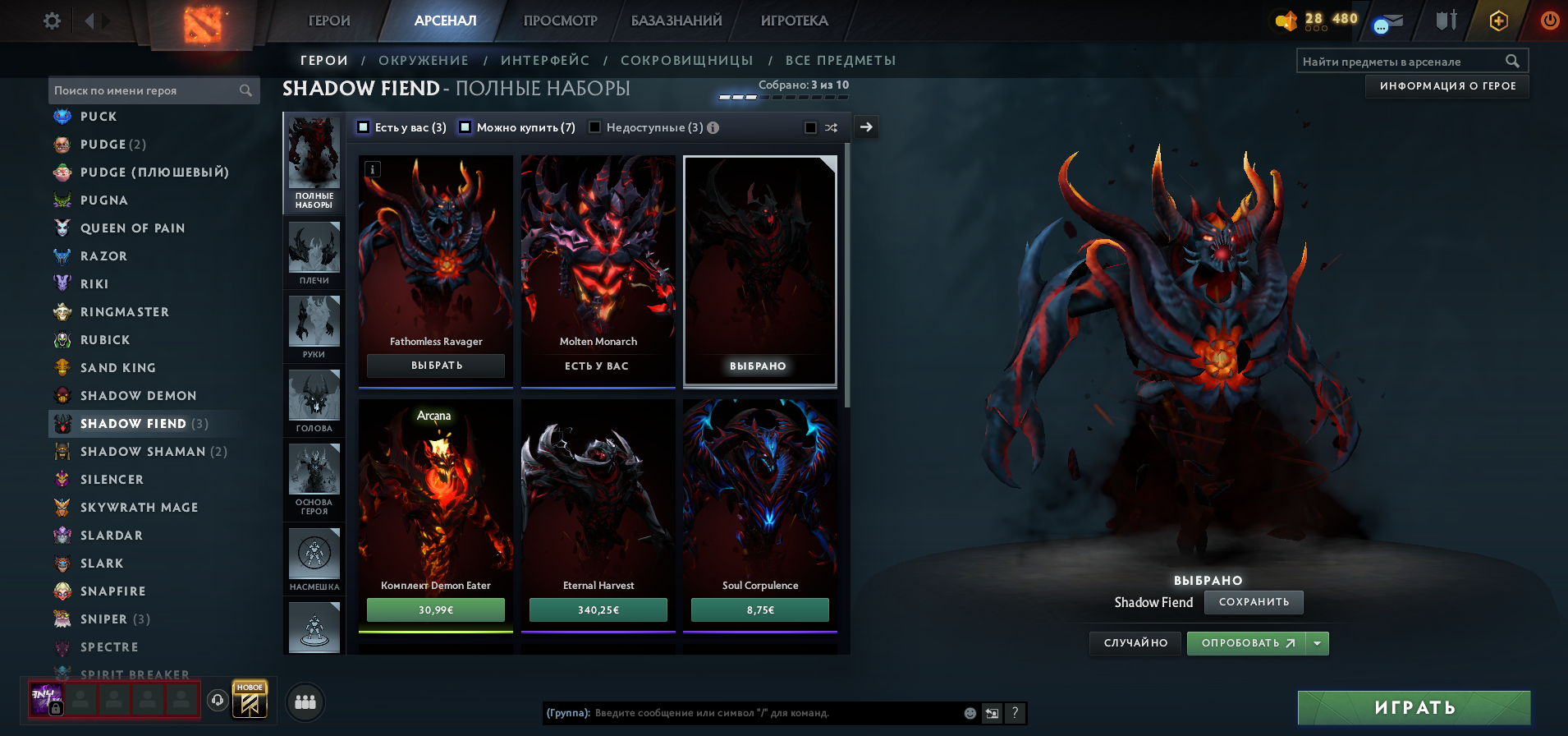Toggle the shuffle icon in the filter bar
The image size is (1568, 736).
click(x=831, y=127)
